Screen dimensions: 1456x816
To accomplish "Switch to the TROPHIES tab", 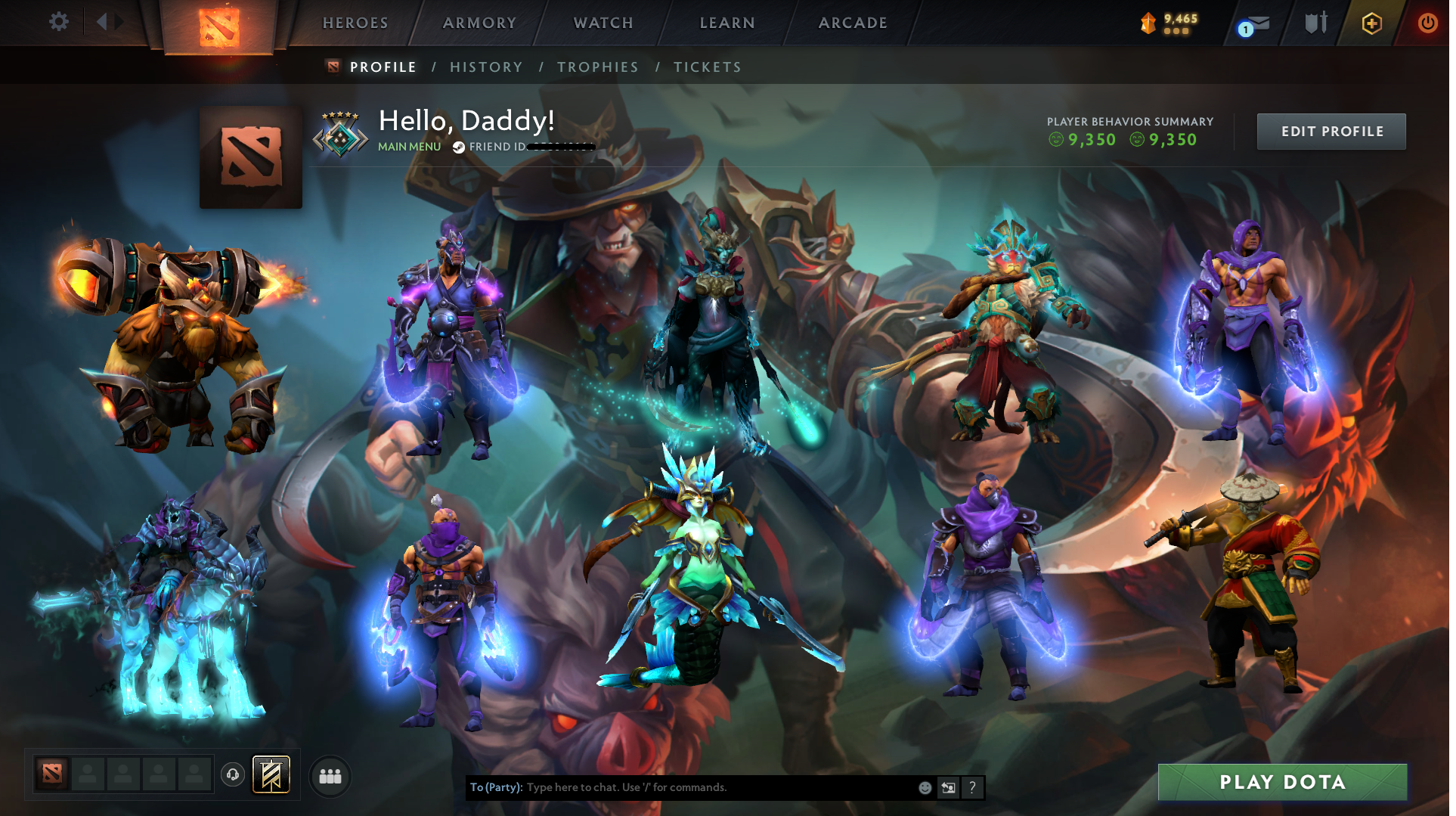I will 598,67.
